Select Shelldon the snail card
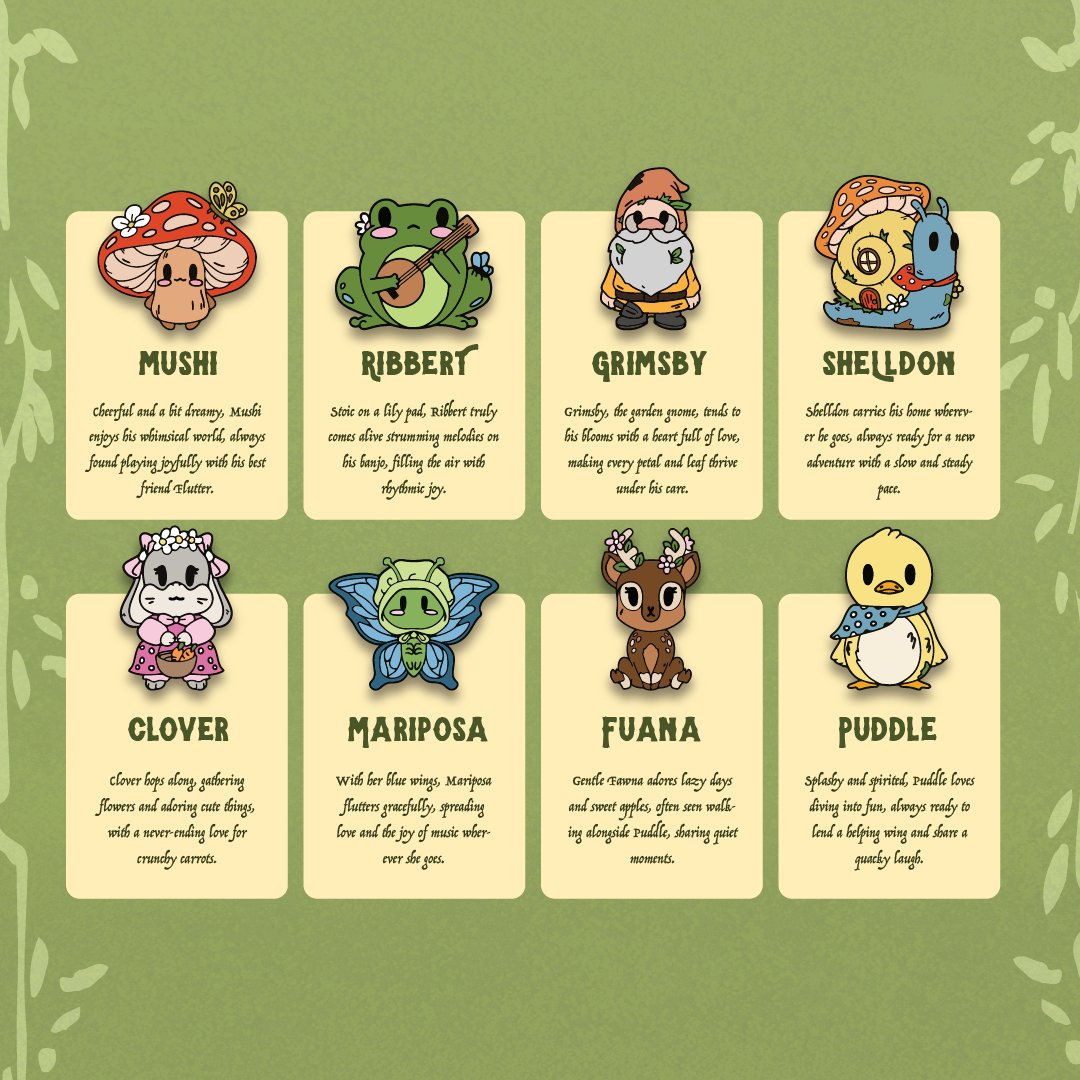 coord(888,400)
